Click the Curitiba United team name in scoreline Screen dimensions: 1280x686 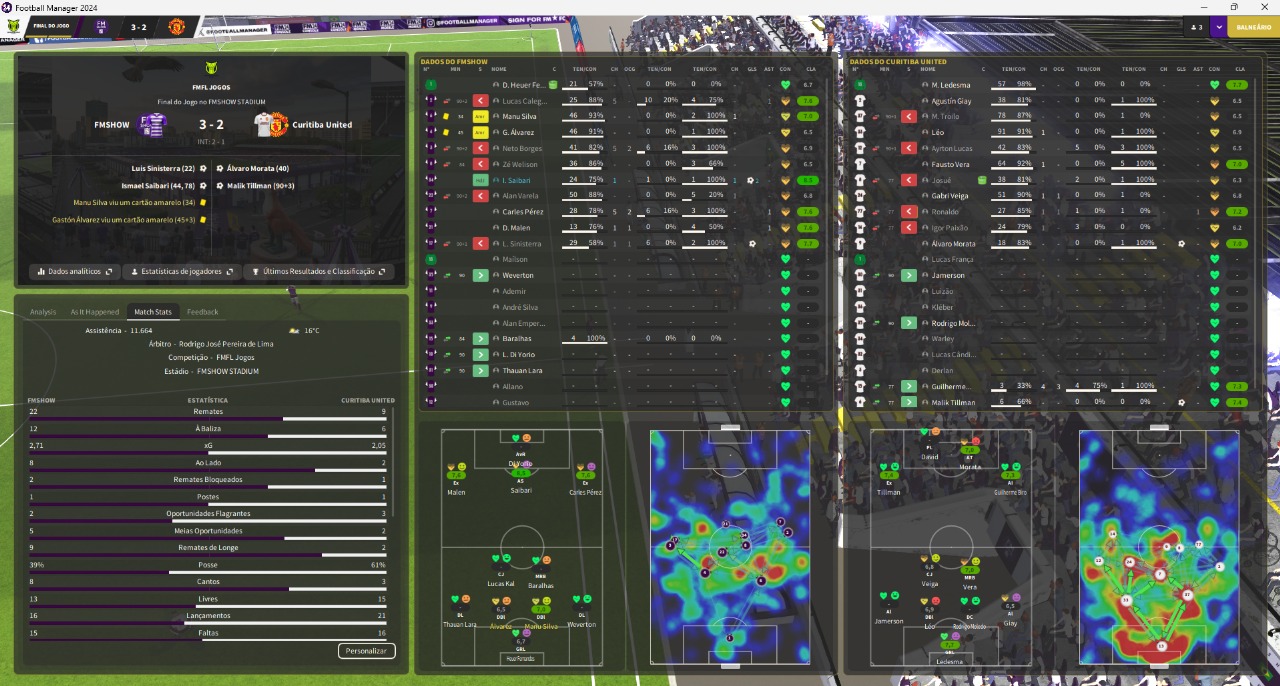tap(322, 125)
